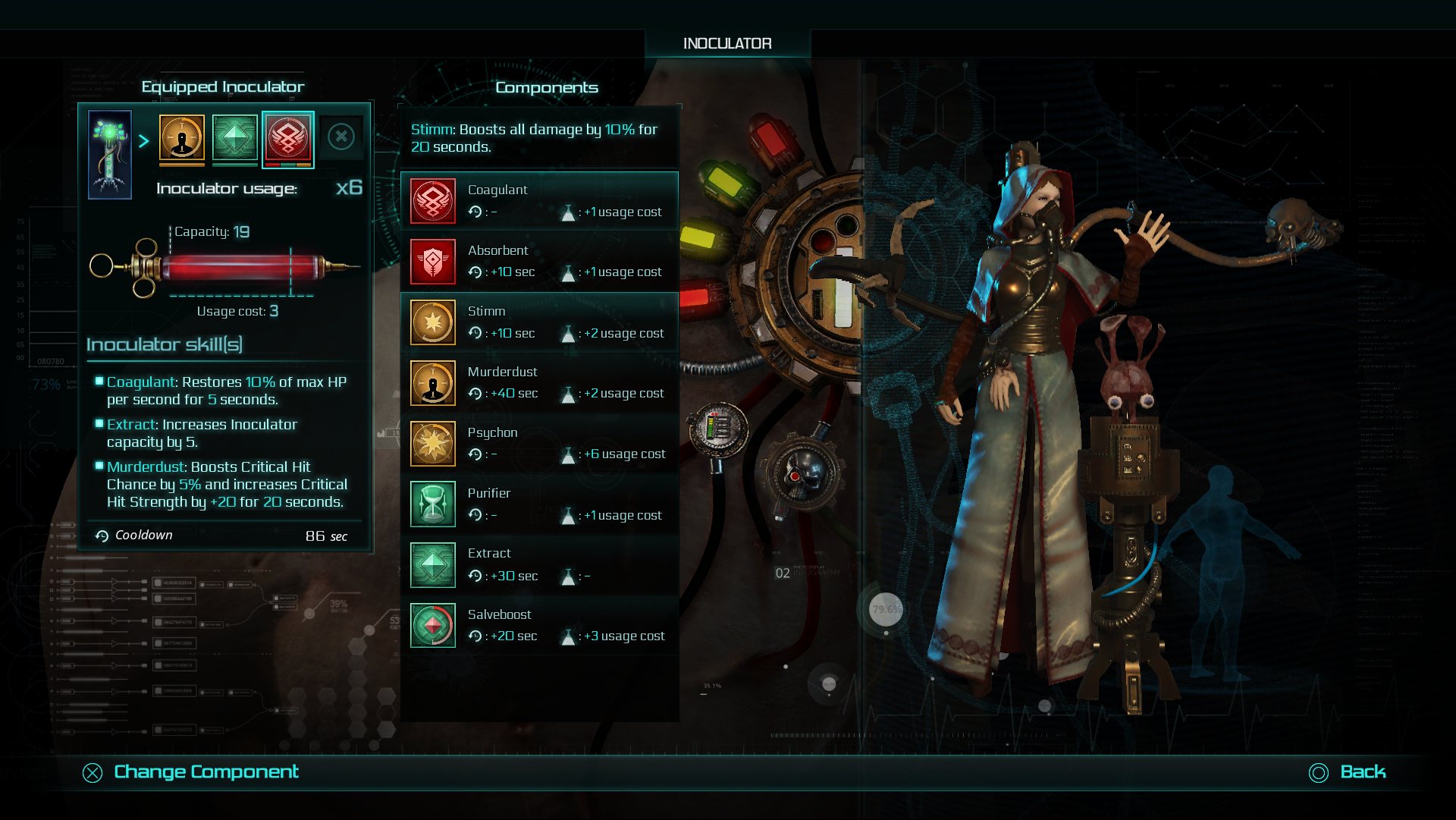
Task: Click the empty X component slot
Action: click(x=341, y=137)
